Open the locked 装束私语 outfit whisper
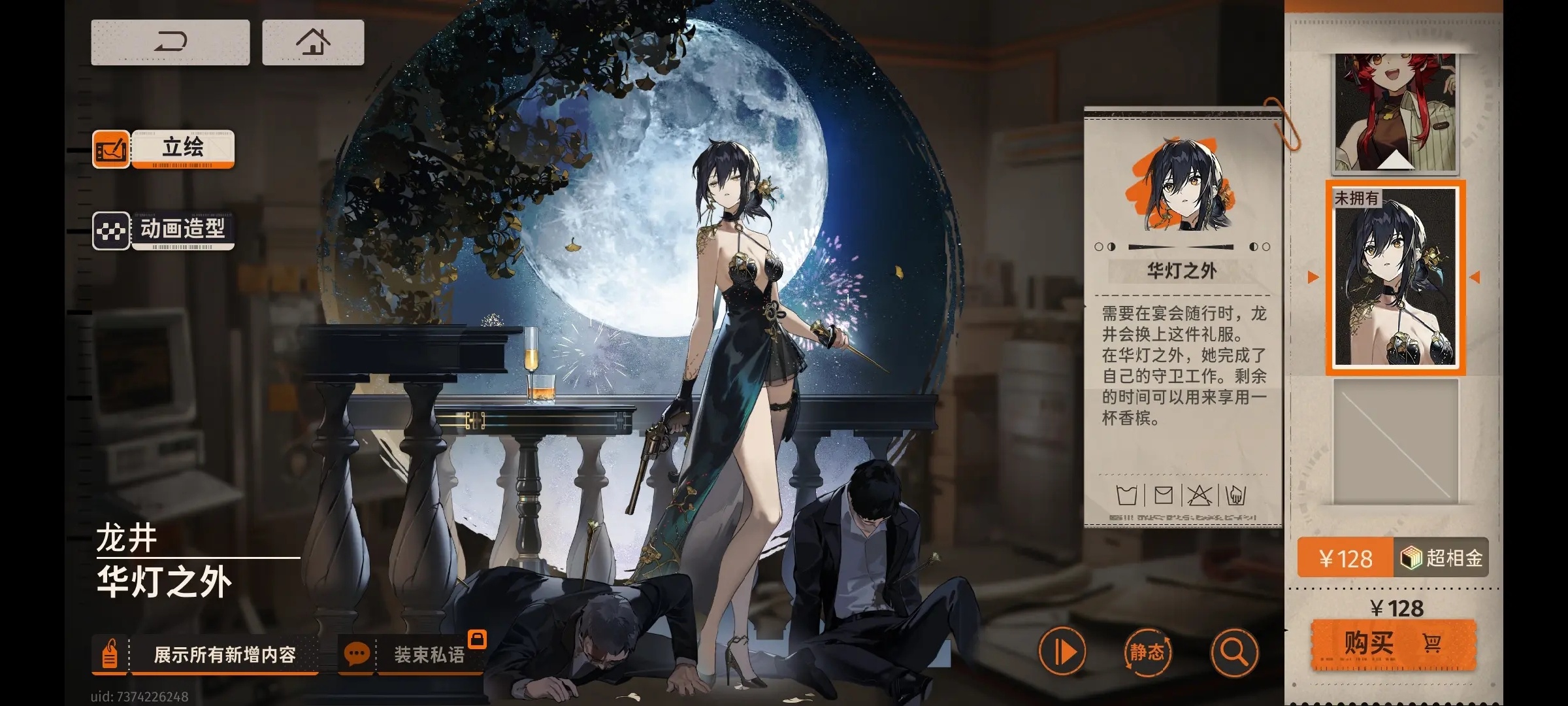 click(428, 654)
